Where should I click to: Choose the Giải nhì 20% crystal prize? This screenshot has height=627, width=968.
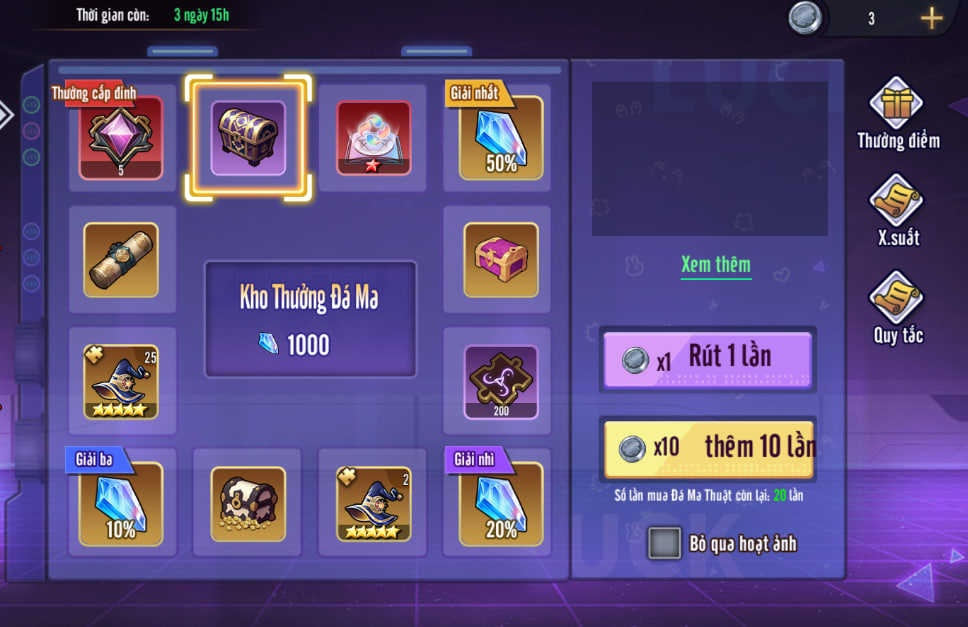tap(500, 503)
